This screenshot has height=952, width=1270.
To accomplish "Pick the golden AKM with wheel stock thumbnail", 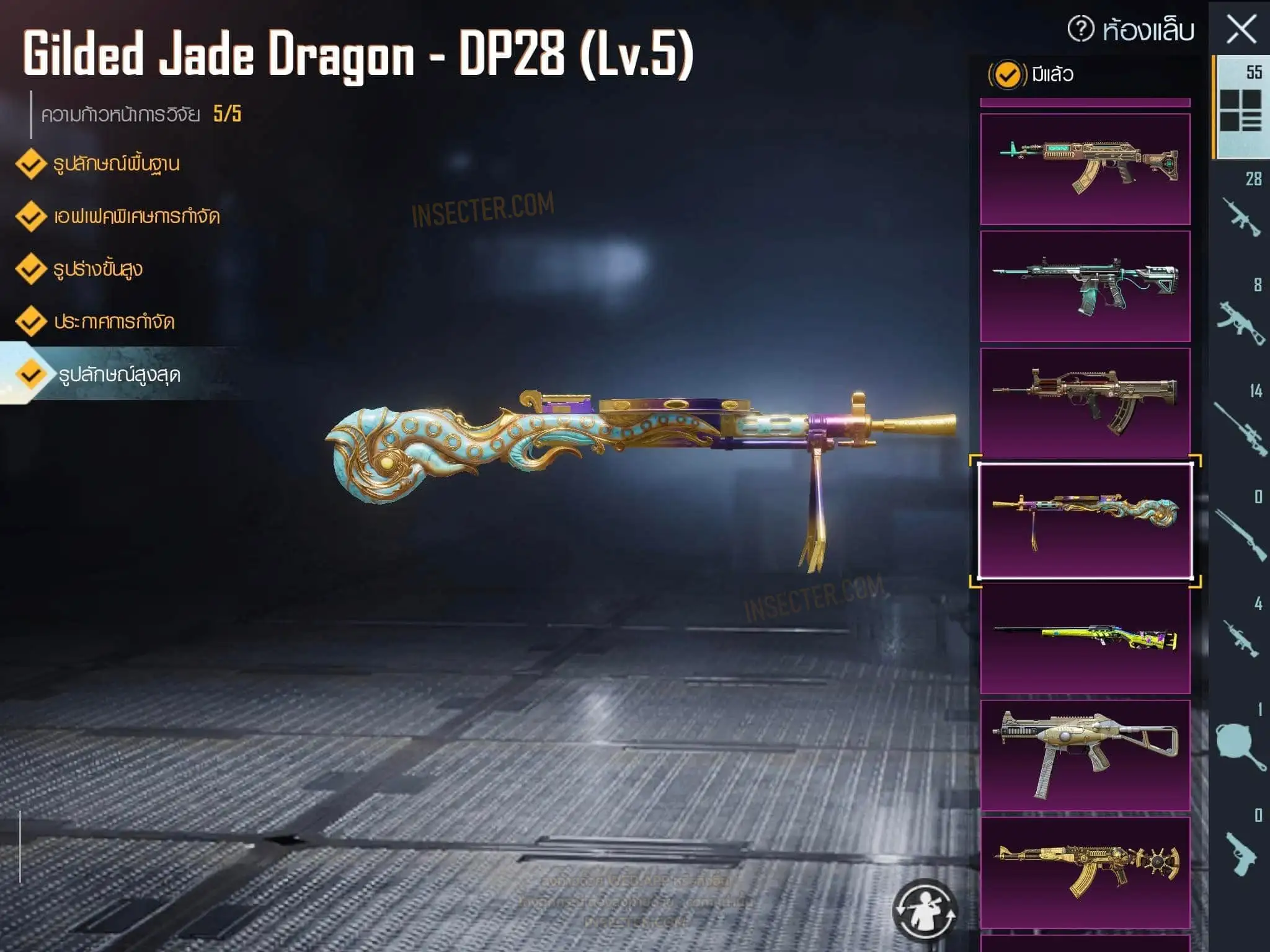I will tap(1085, 872).
